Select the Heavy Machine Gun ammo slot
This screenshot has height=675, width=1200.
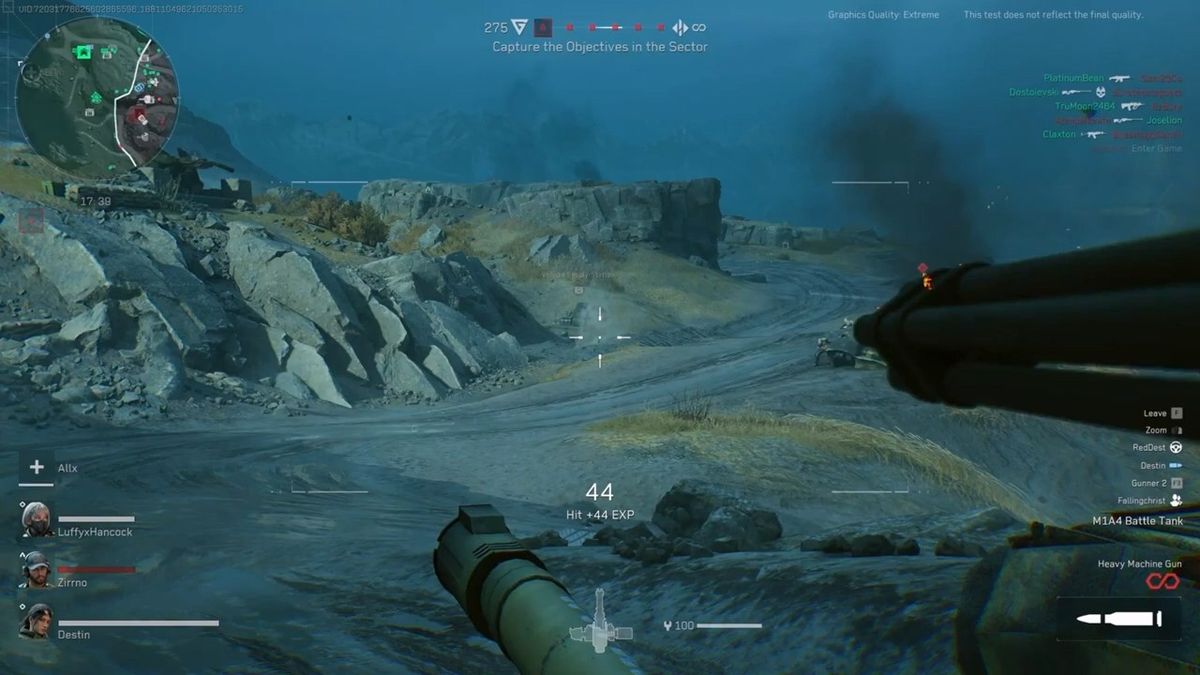pos(1118,620)
